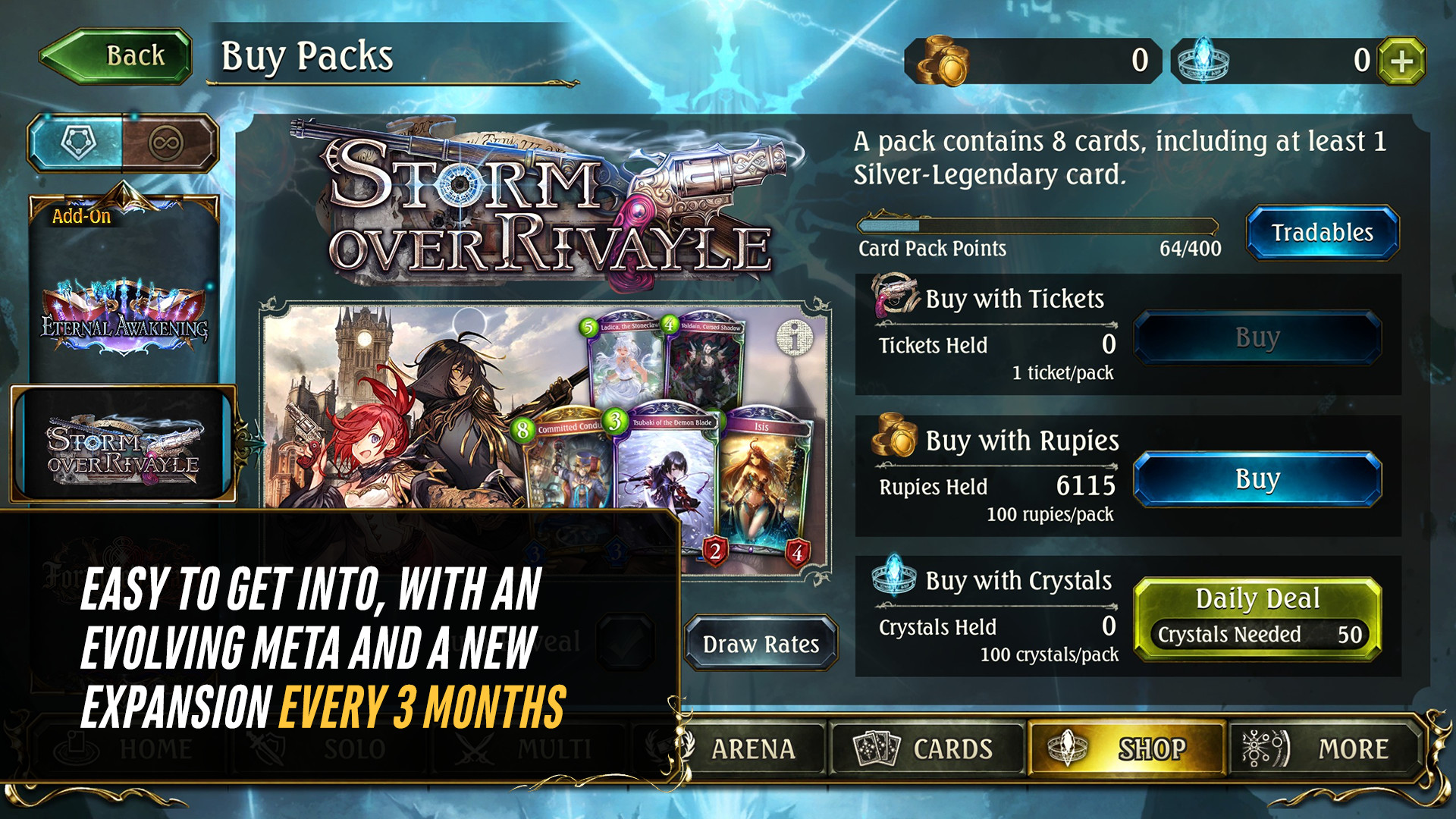
Task: Click the Shop ring icon in bottom navigation
Action: (1067, 749)
